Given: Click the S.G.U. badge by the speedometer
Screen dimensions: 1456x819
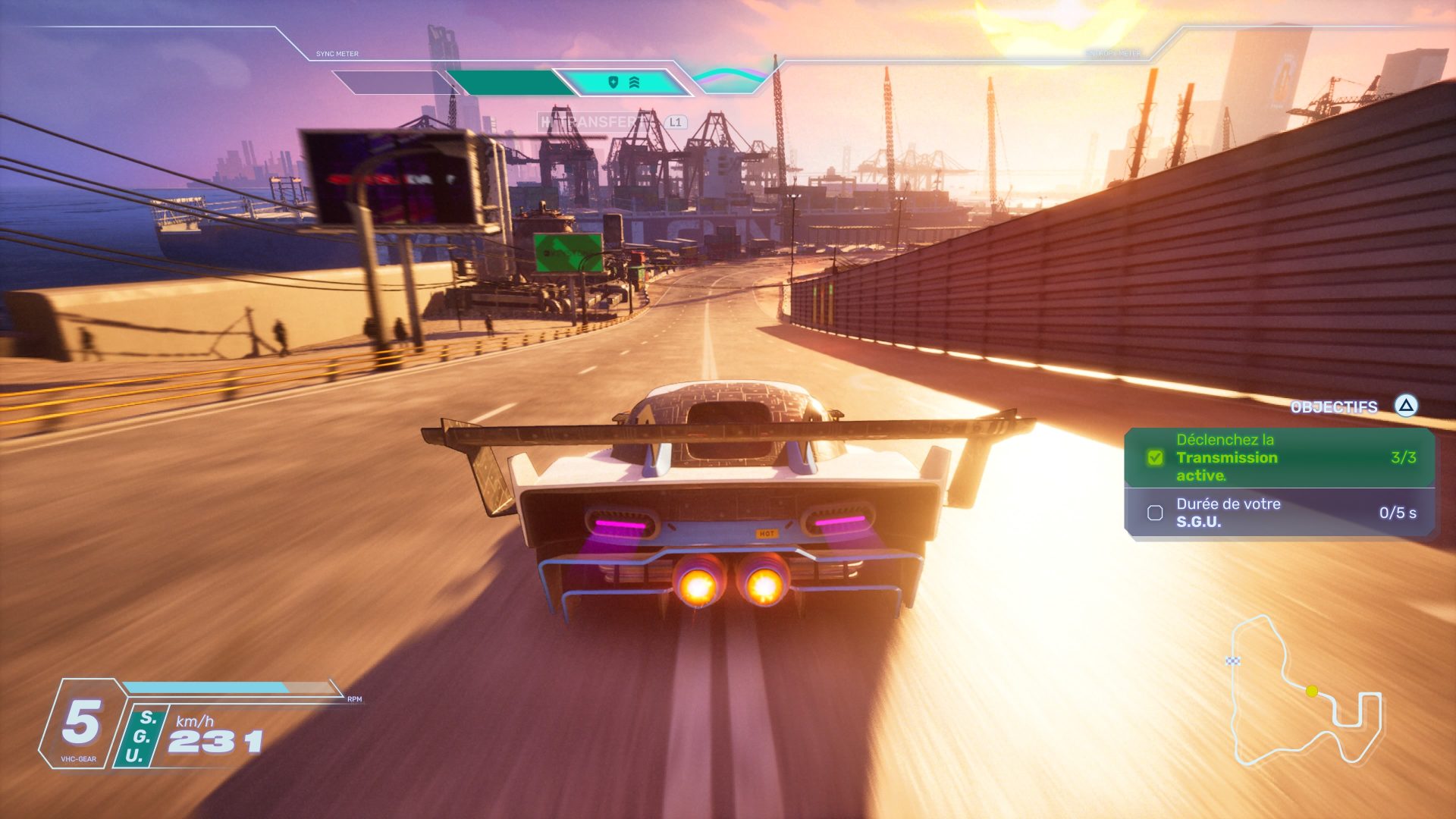Looking at the screenshot, I should [x=140, y=736].
